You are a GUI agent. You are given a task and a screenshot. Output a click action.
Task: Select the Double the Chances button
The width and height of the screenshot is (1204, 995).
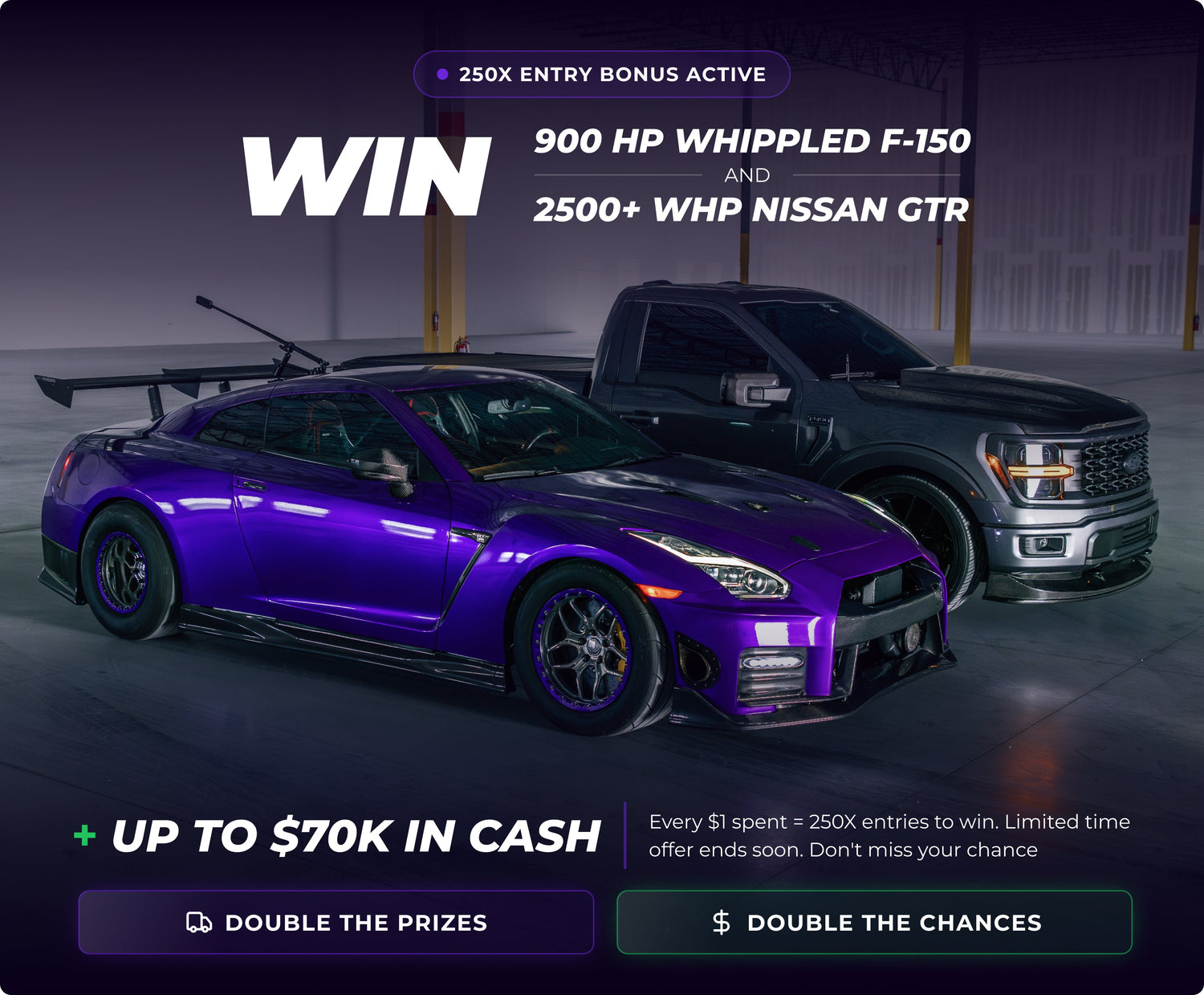[x=874, y=922]
